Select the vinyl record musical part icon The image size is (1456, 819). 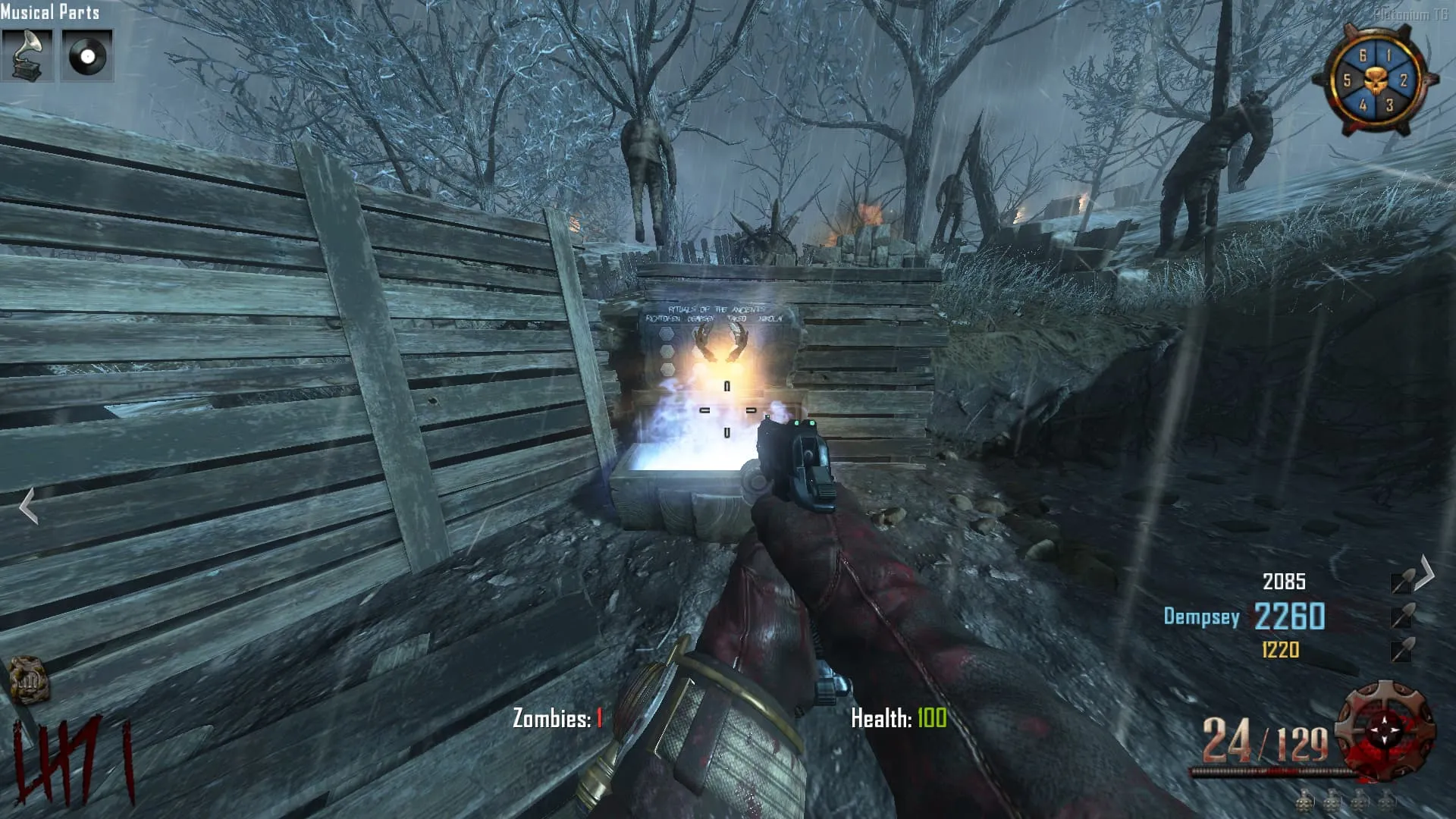(x=86, y=55)
